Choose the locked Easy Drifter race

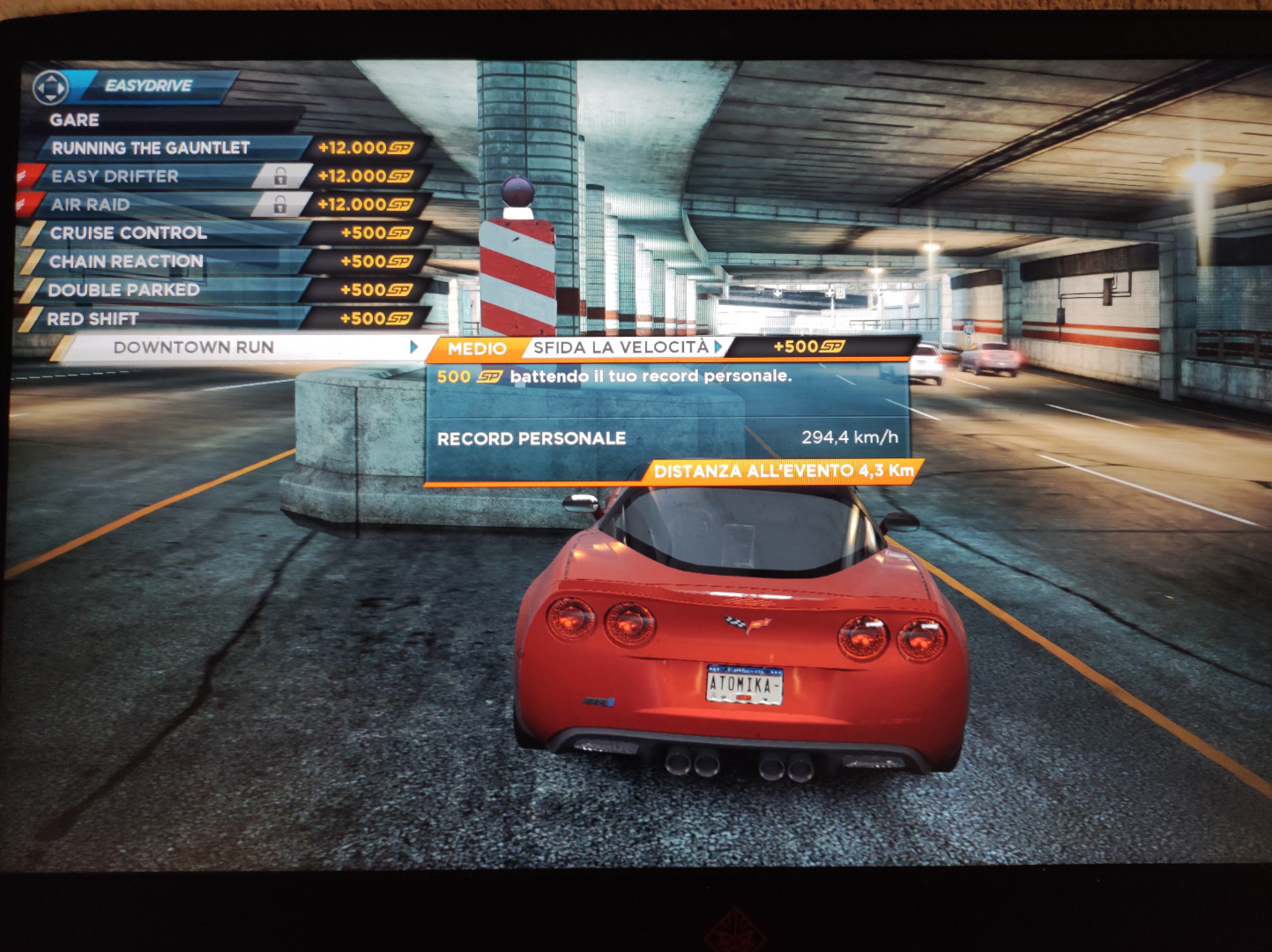115,176
